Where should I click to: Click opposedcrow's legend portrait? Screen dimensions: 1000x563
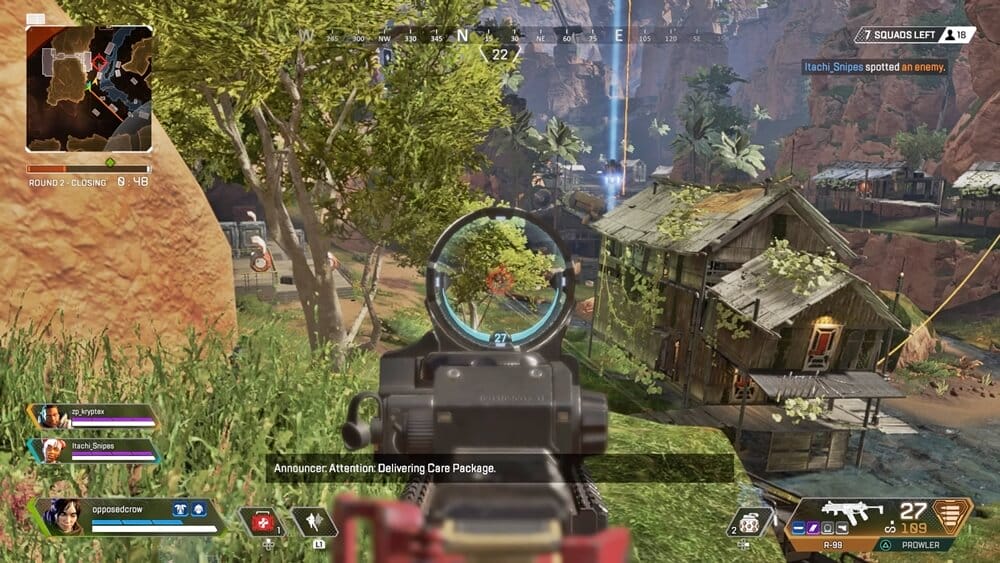62,516
